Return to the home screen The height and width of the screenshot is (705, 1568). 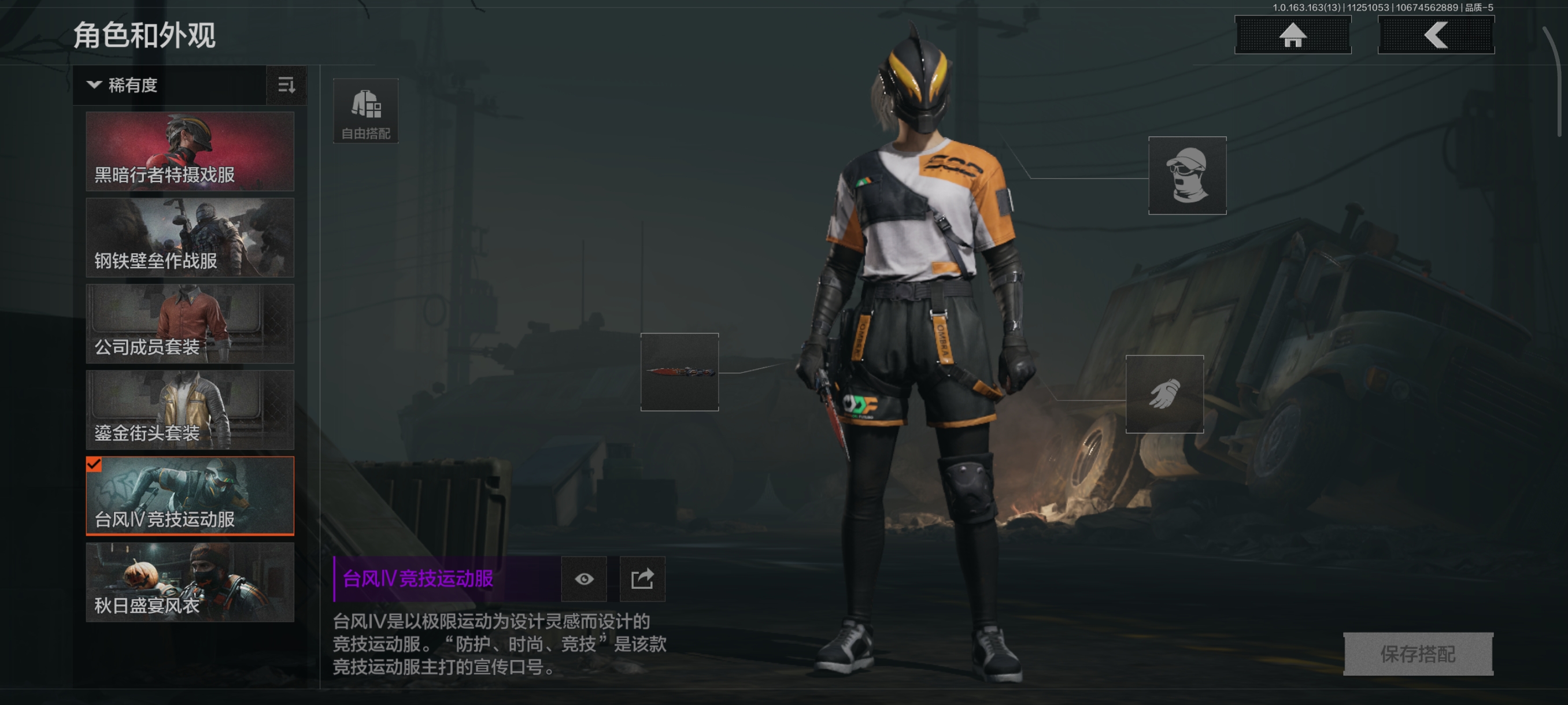pos(1292,35)
